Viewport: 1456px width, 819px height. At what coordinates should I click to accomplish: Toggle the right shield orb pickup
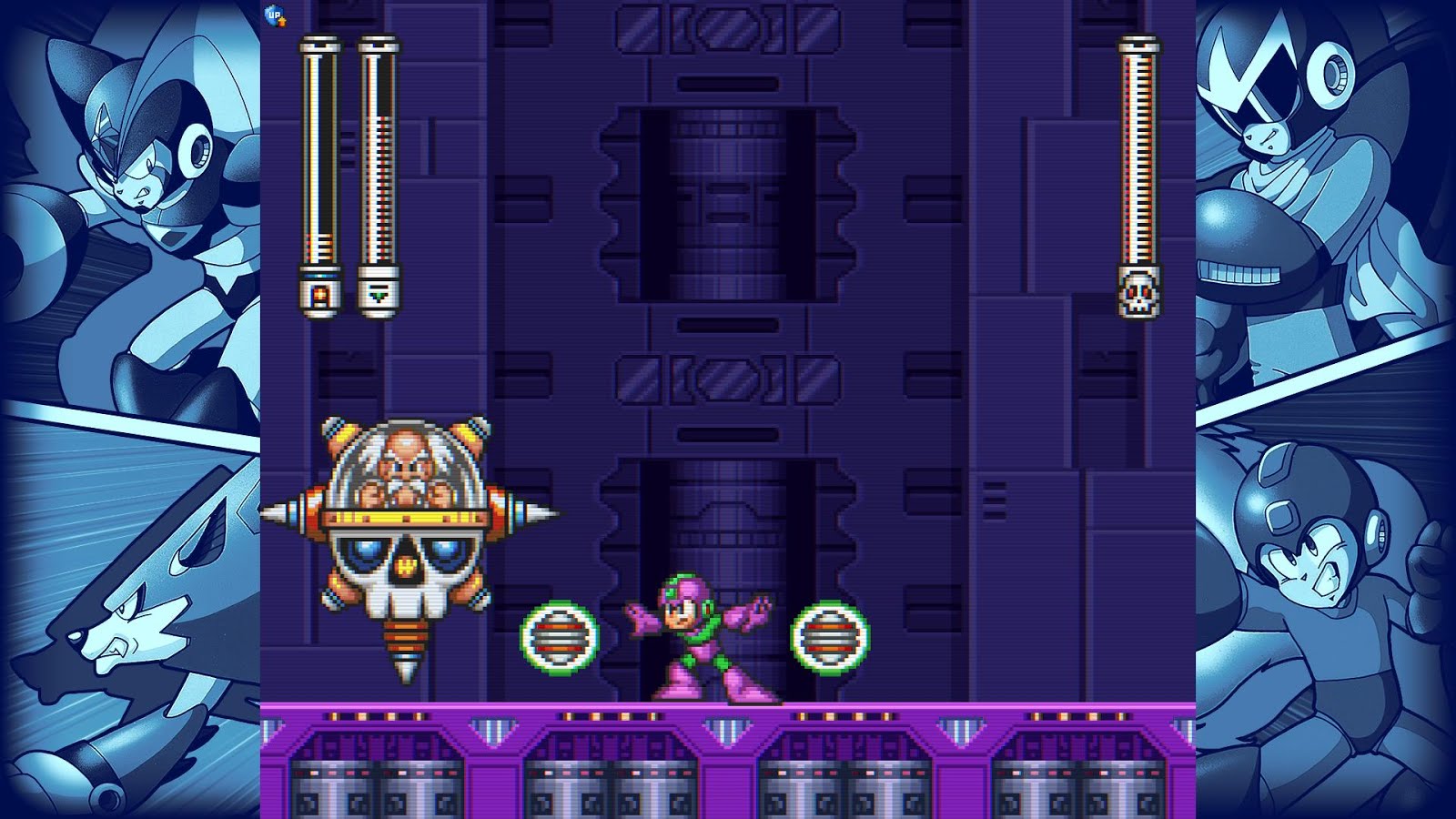pos(829,637)
